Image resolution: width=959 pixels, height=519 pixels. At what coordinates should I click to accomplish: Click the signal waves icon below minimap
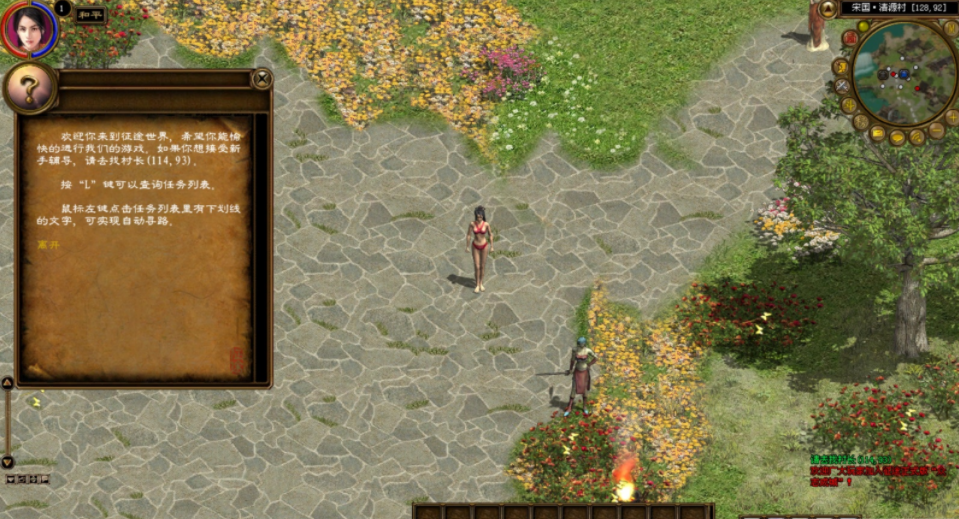point(917,137)
